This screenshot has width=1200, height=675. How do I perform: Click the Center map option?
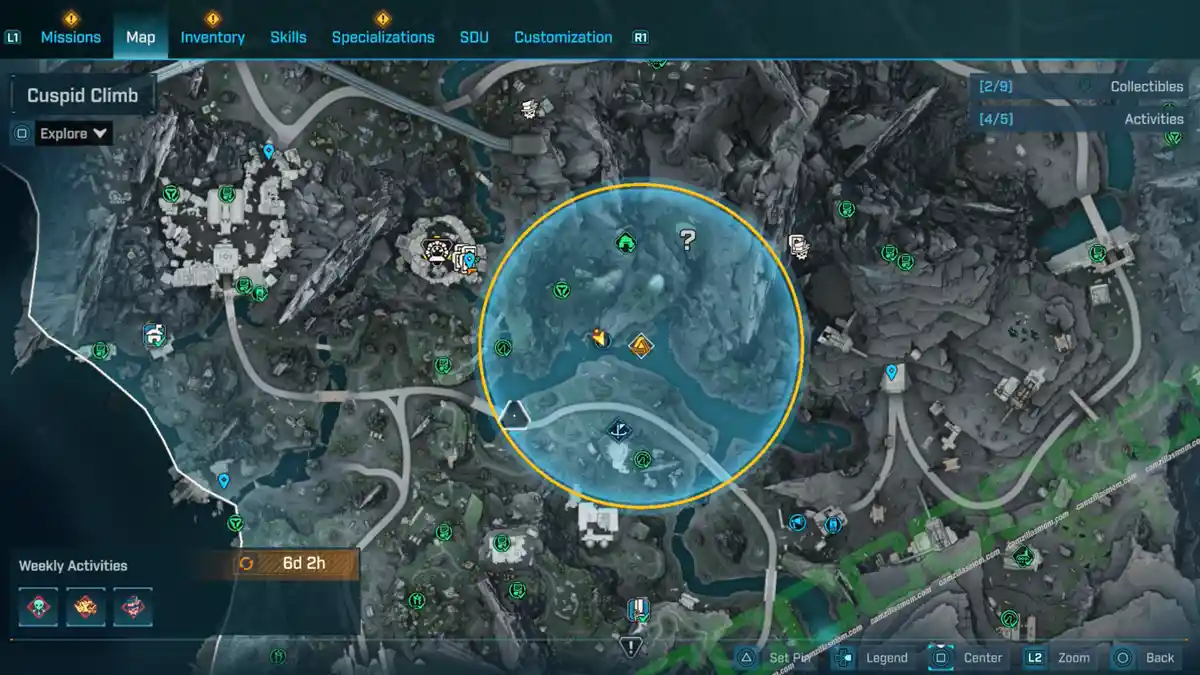[968, 657]
